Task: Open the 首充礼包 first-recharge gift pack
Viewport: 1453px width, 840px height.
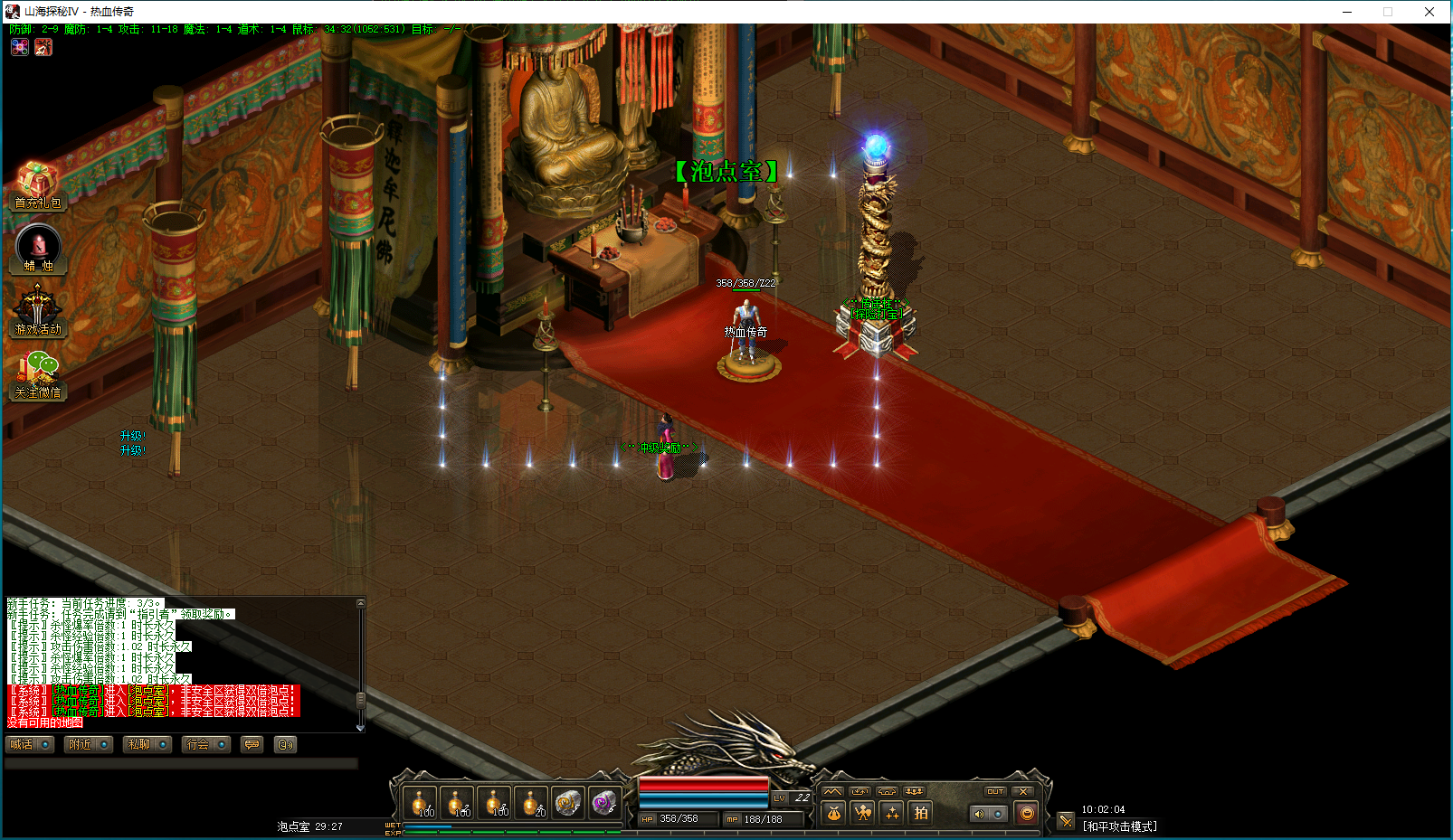Action: tap(37, 185)
